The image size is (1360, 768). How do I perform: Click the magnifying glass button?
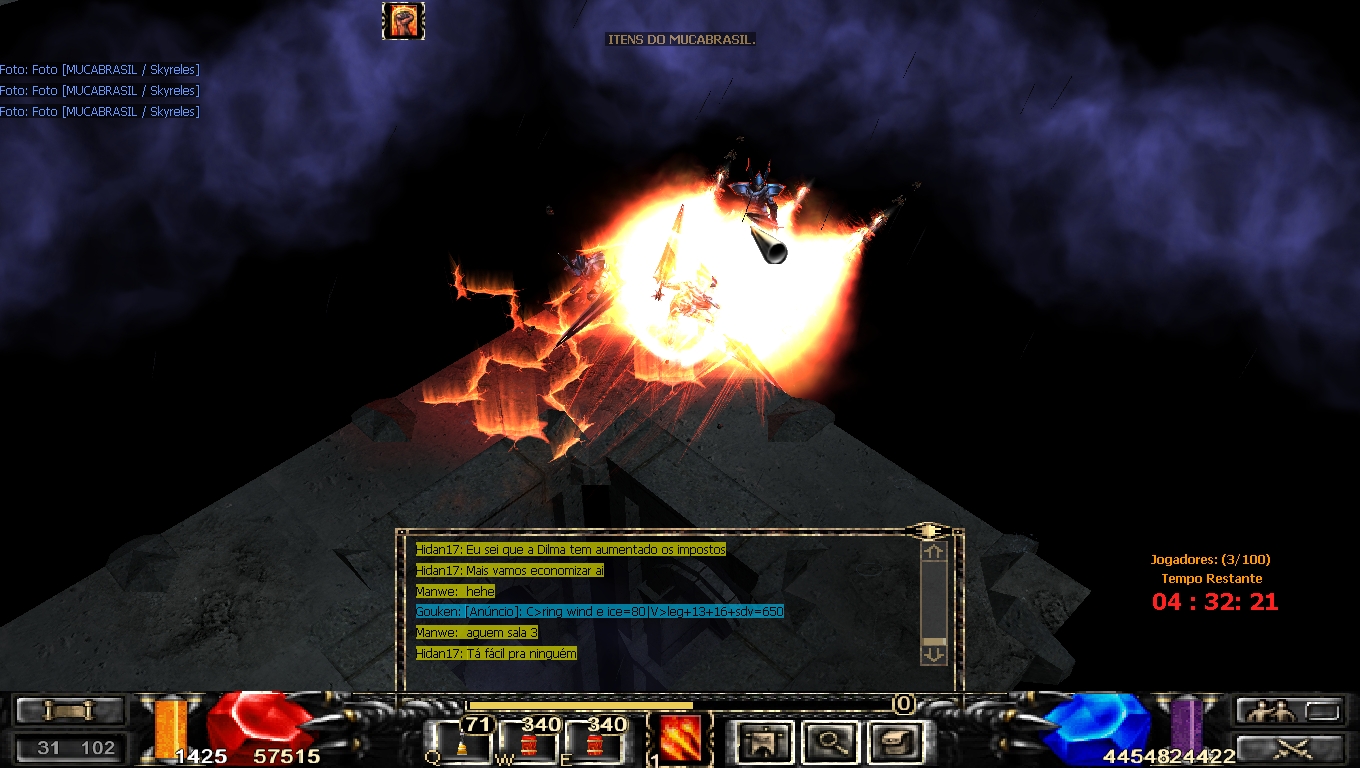tap(829, 742)
